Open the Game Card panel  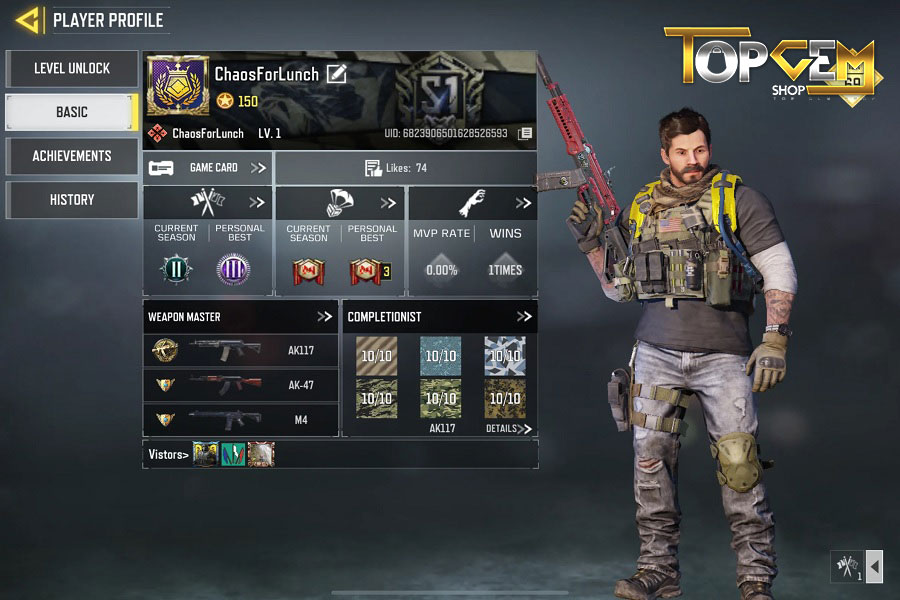[x=207, y=168]
